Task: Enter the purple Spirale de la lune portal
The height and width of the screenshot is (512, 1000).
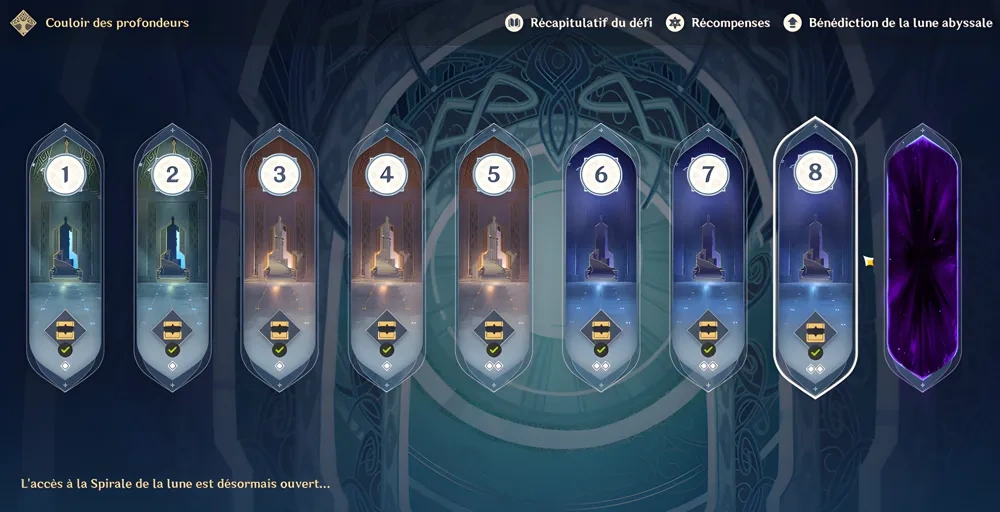Action: [x=922, y=257]
